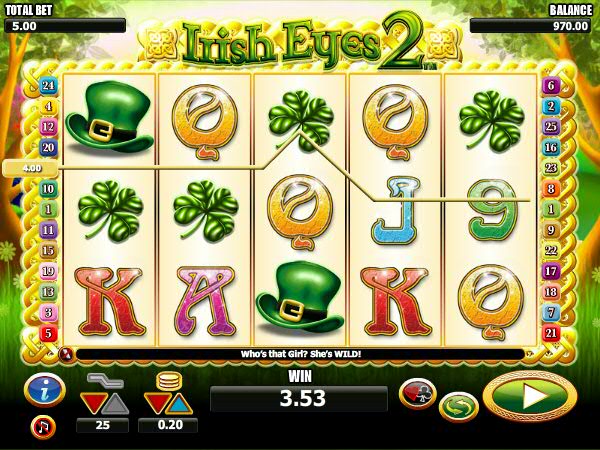Select payline number 8
The width and height of the screenshot is (600, 450).
point(550,189)
